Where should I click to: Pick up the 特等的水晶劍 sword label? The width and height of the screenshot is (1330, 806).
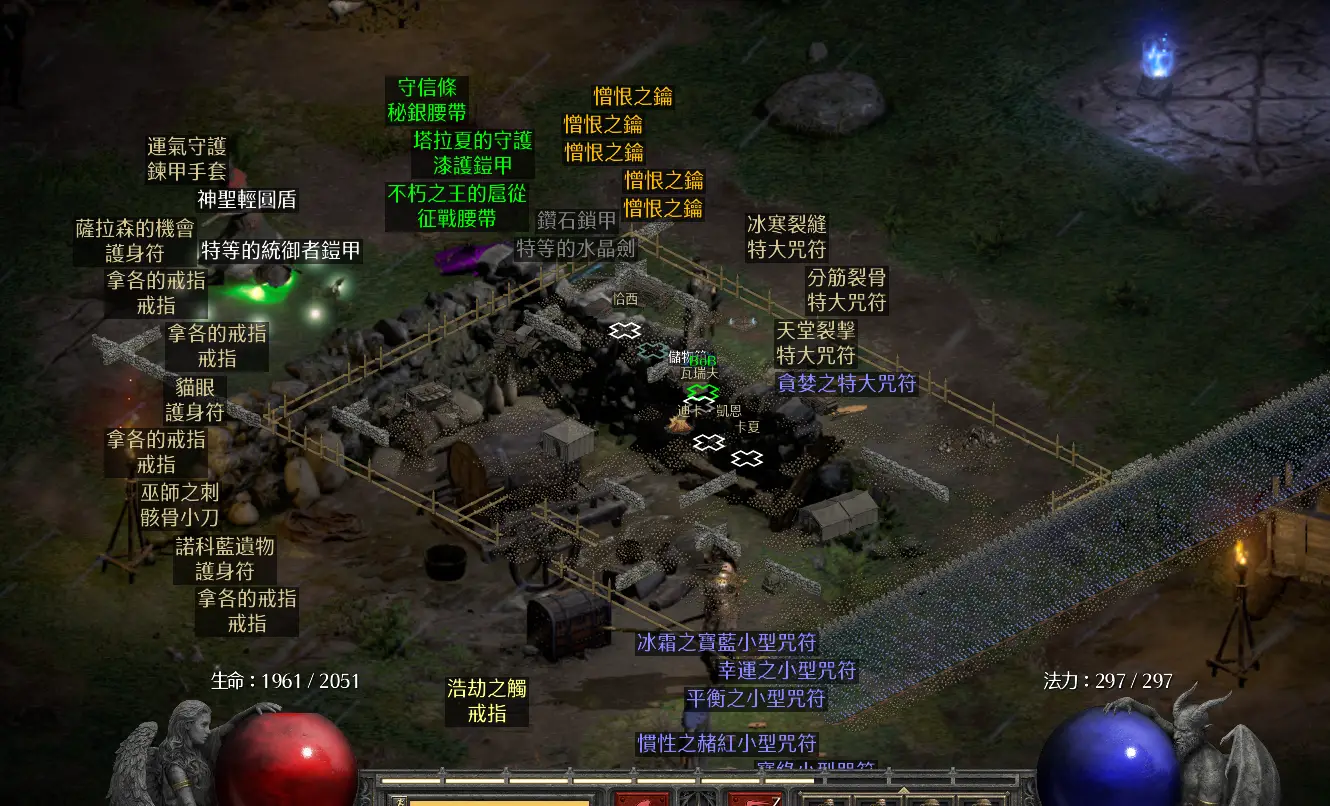[576, 248]
